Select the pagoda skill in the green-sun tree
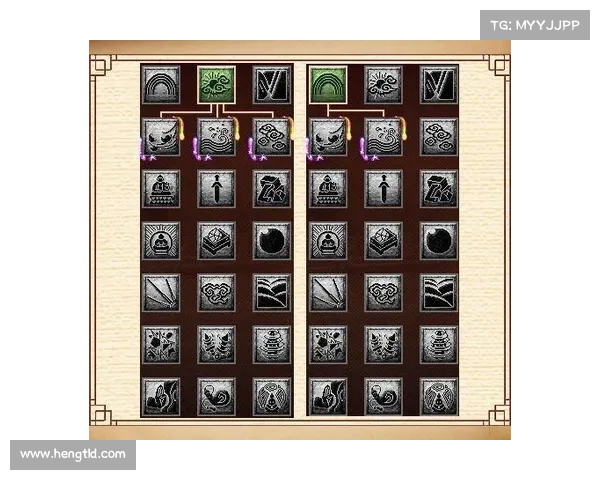 coord(272,343)
